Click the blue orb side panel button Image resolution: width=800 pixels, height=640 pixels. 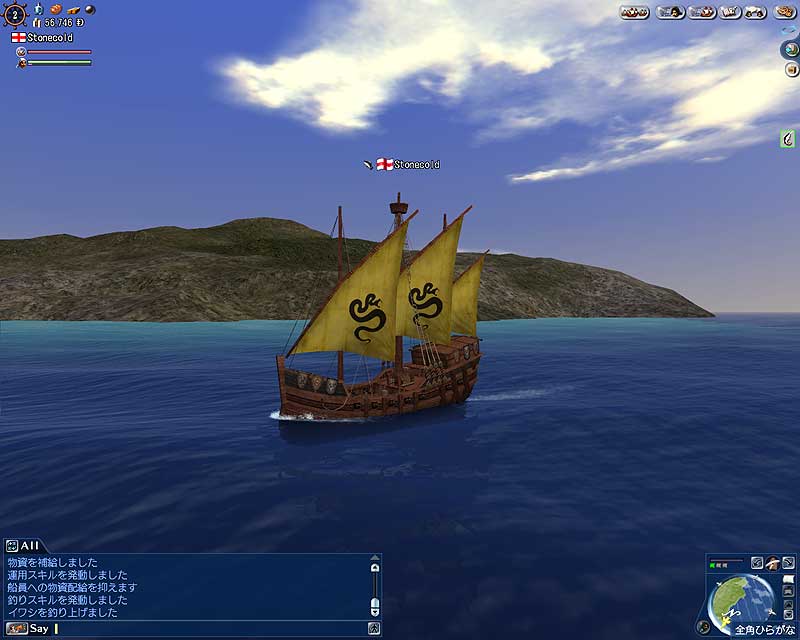pyautogui.click(x=788, y=50)
